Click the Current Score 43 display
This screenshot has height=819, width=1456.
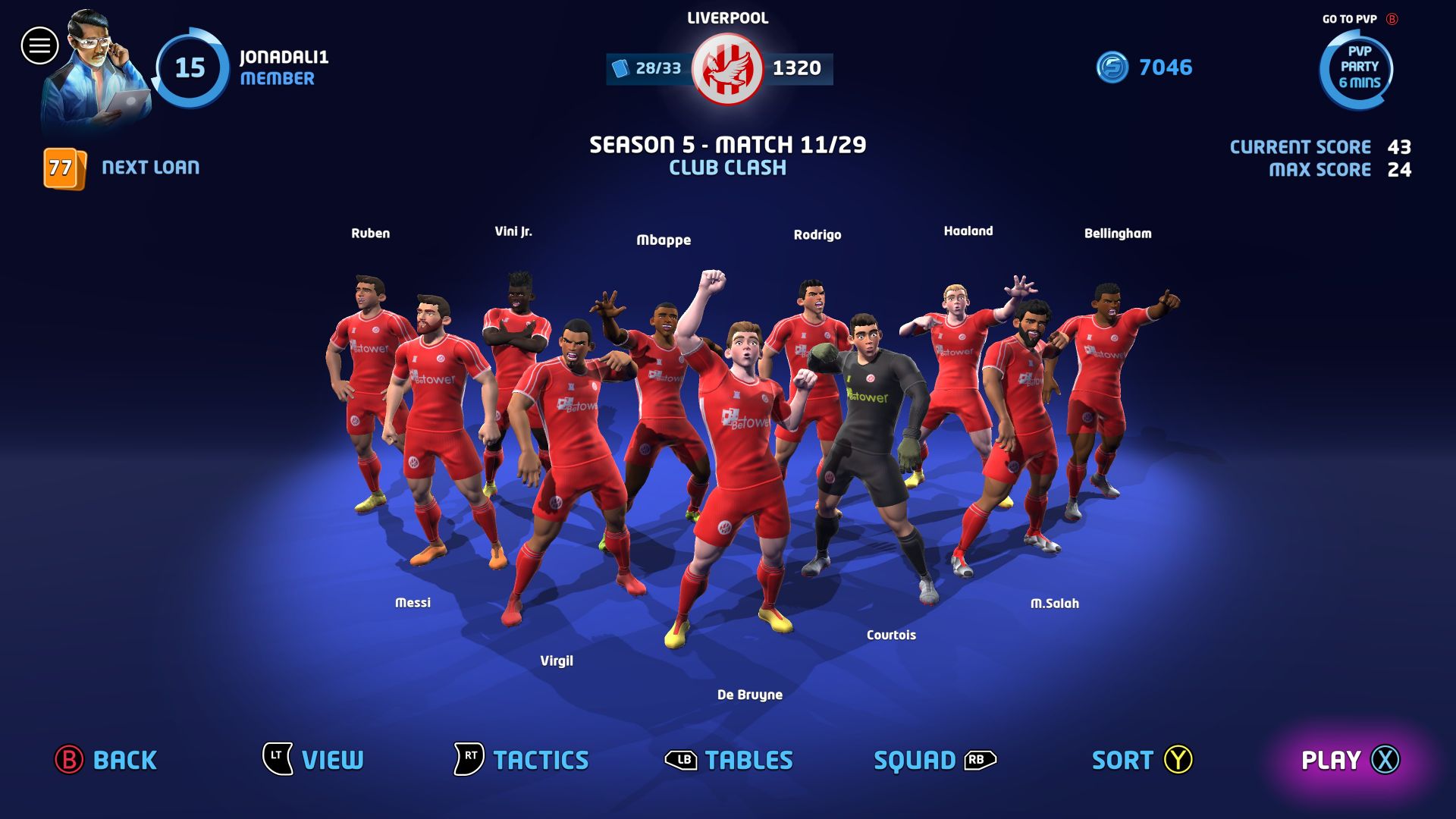pos(1321,146)
